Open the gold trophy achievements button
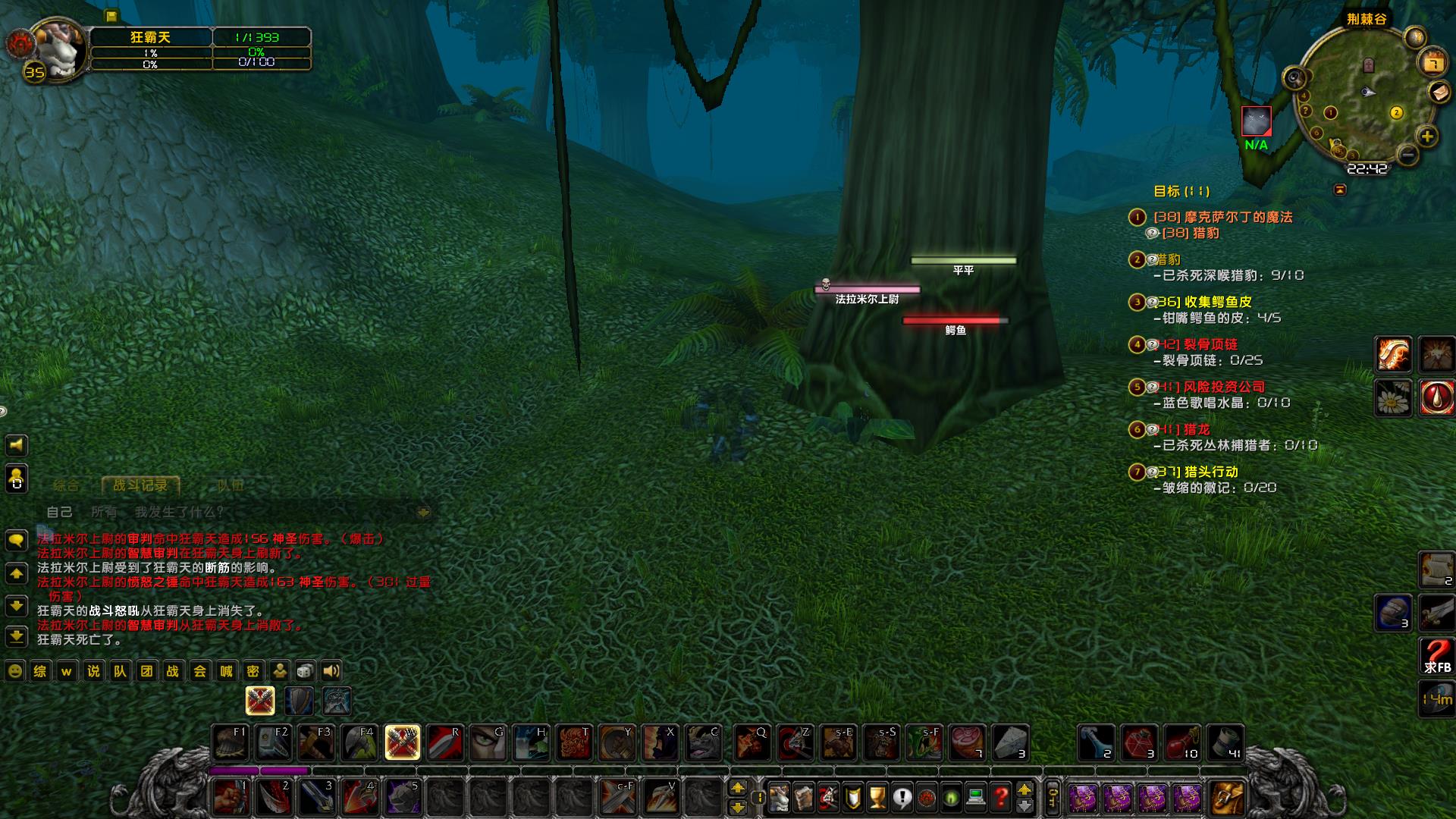This screenshot has width=1456, height=819. coord(877,797)
